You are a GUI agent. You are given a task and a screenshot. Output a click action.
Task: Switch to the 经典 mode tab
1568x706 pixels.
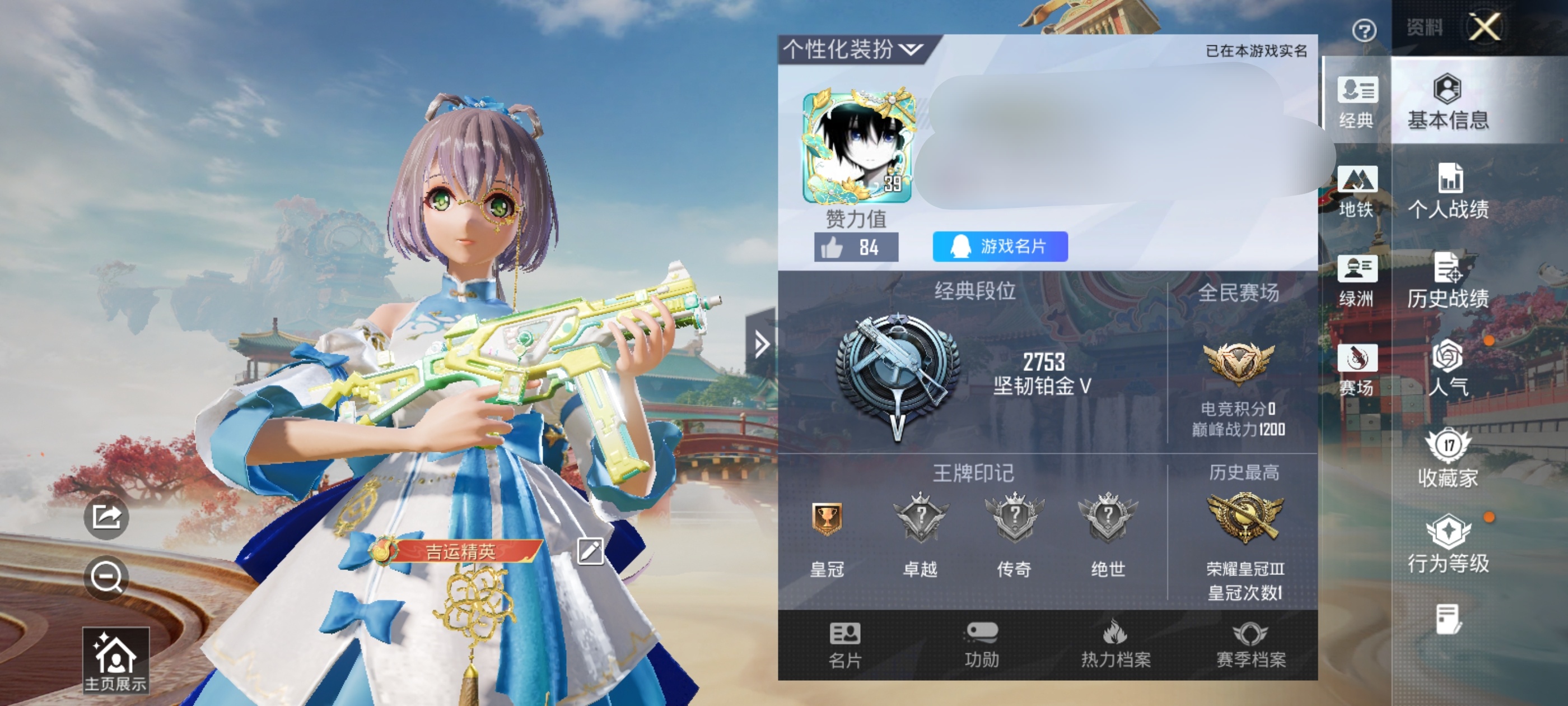click(1356, 102)
